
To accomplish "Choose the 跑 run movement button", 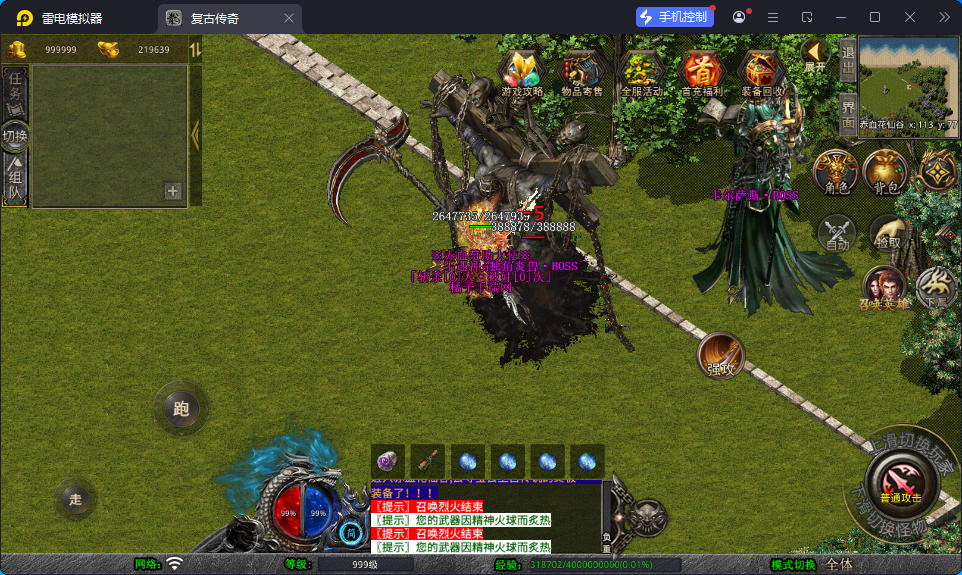I will click(x=181, y=407).
